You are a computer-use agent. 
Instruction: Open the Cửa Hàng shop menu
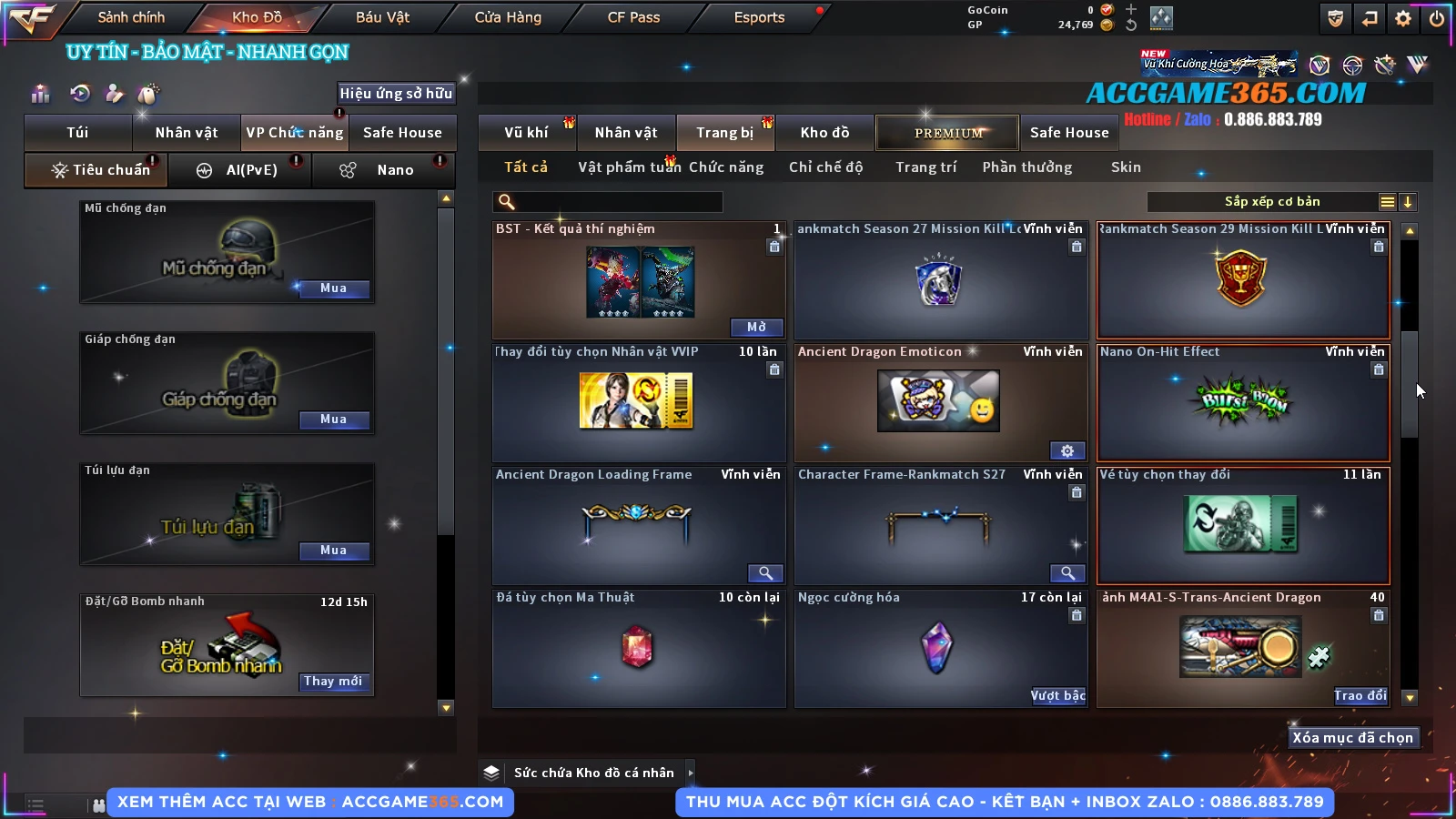pyautogui.click(x=508, y=17)
